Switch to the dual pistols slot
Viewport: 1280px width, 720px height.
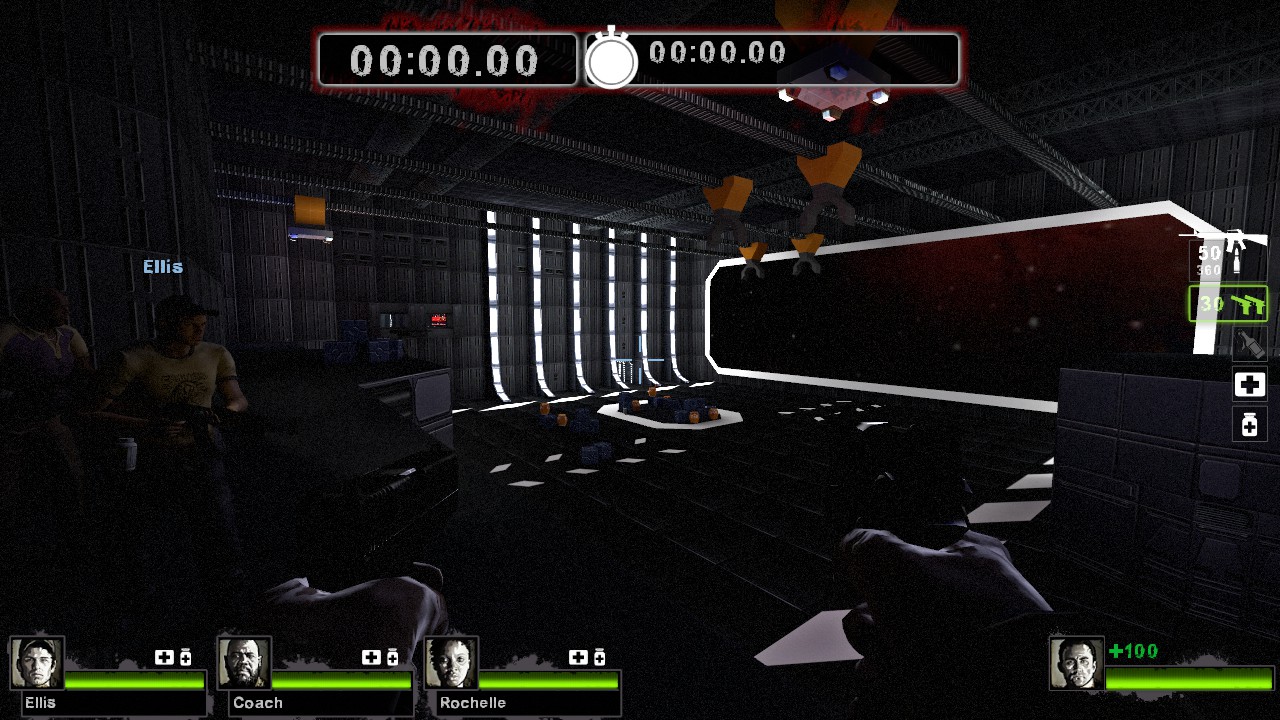(1228, 304)
